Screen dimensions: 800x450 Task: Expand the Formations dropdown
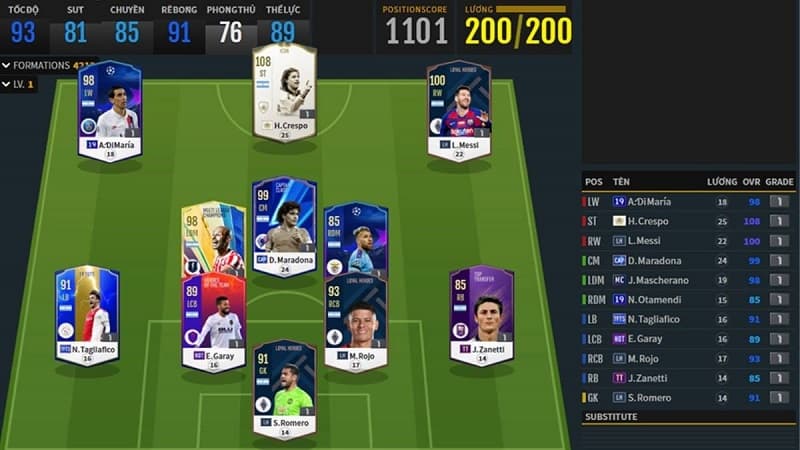40,65
